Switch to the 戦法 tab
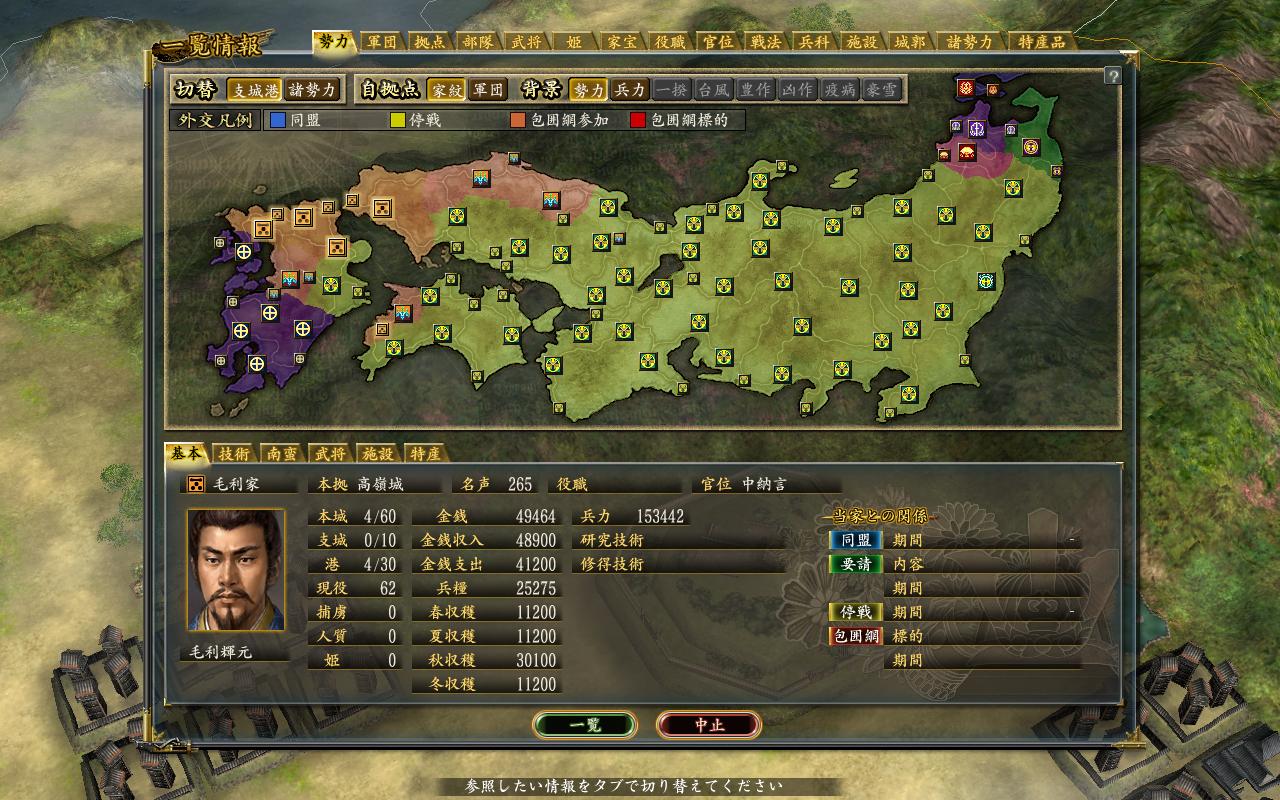Viewport: 1280px width, 800px height. [765, 42]
